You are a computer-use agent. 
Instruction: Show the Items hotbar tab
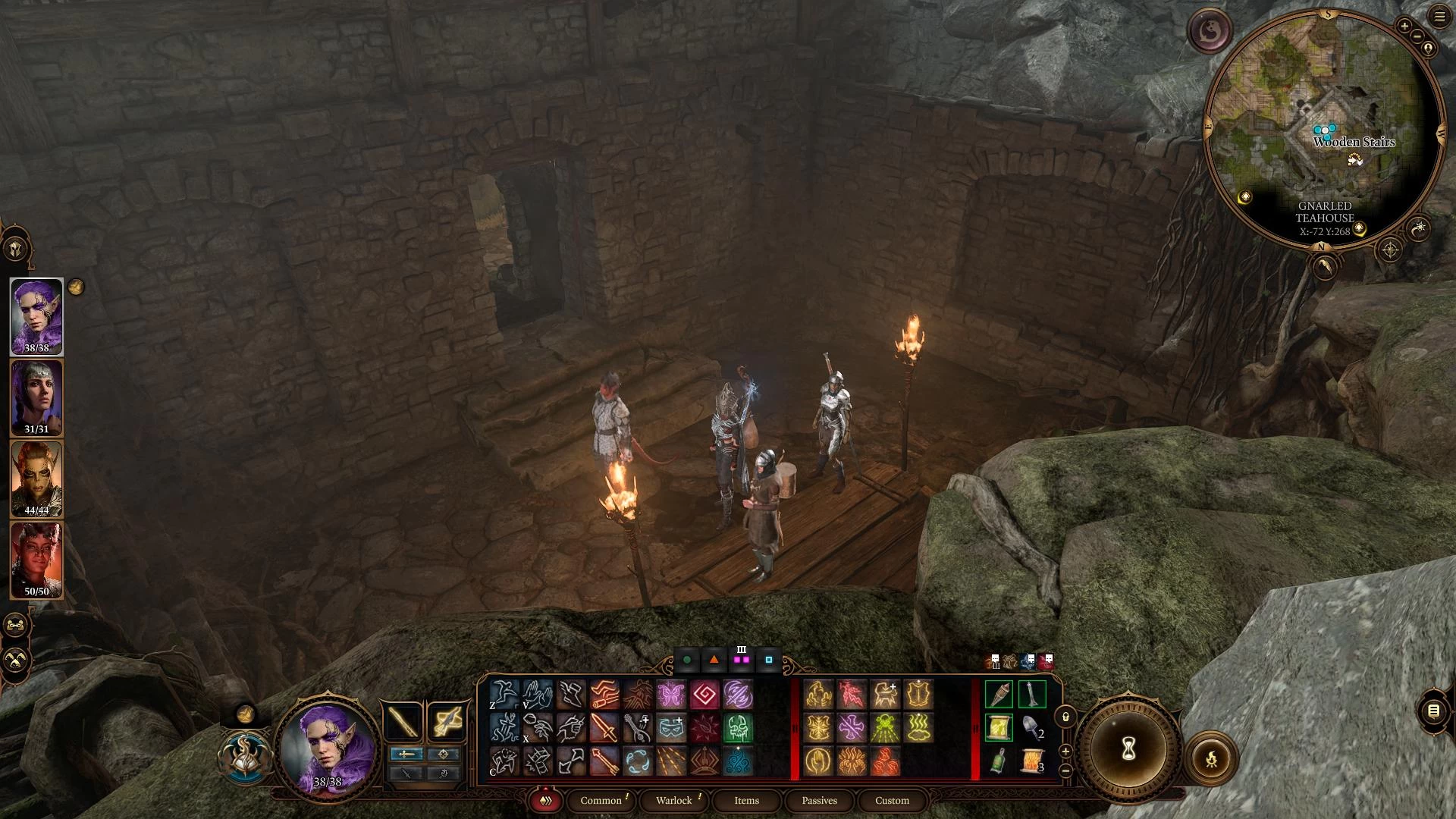pyautogui.click(x=746, y=800)
